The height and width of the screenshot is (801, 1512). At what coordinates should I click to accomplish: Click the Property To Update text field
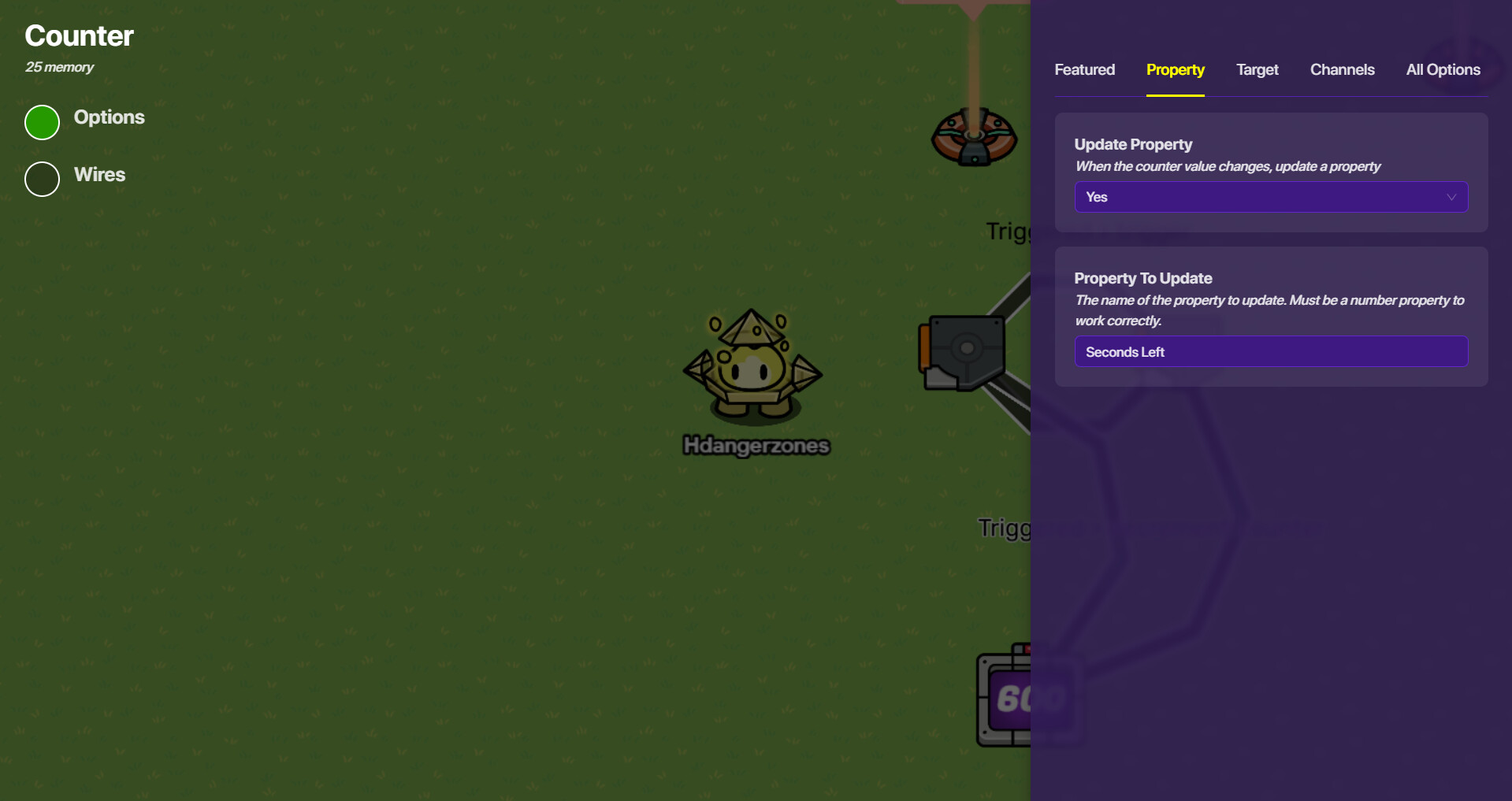pos(1270,352)
